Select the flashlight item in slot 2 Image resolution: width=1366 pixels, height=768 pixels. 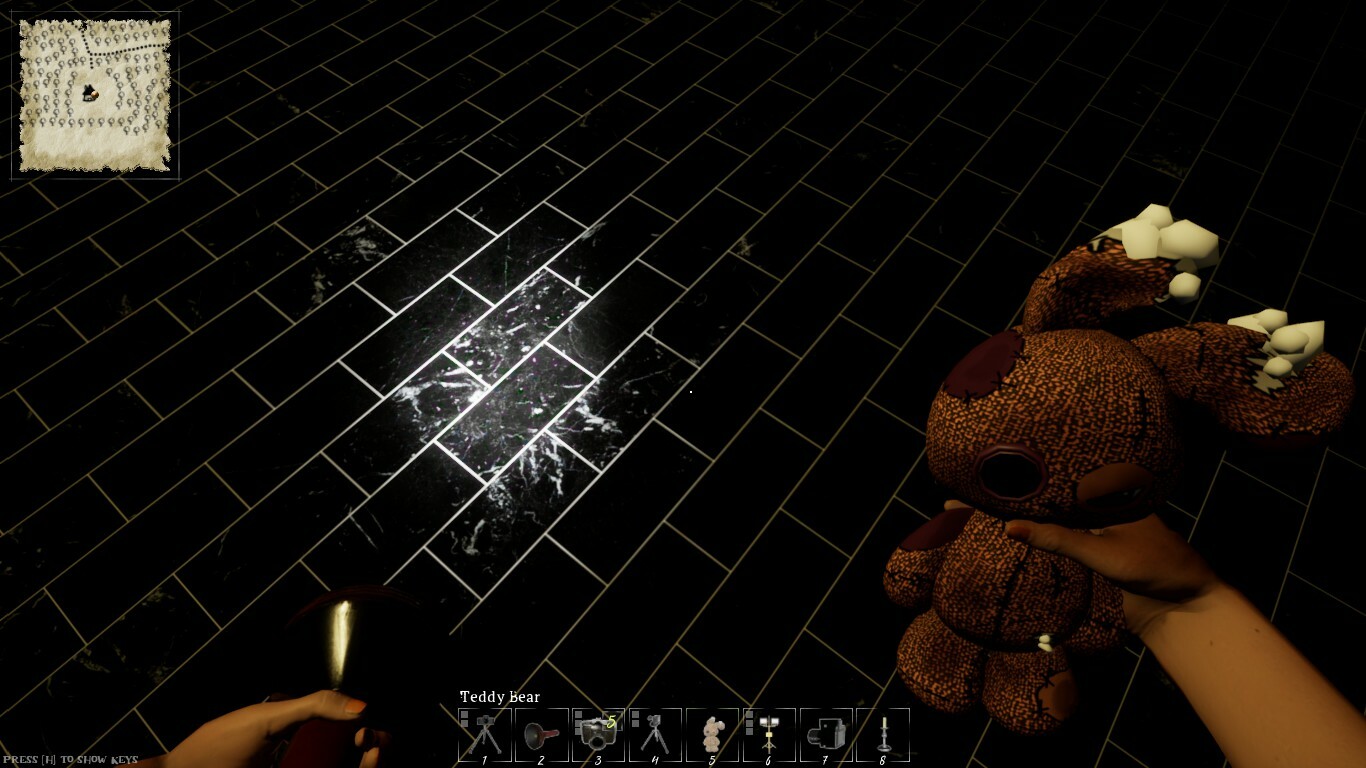[541, 733]
